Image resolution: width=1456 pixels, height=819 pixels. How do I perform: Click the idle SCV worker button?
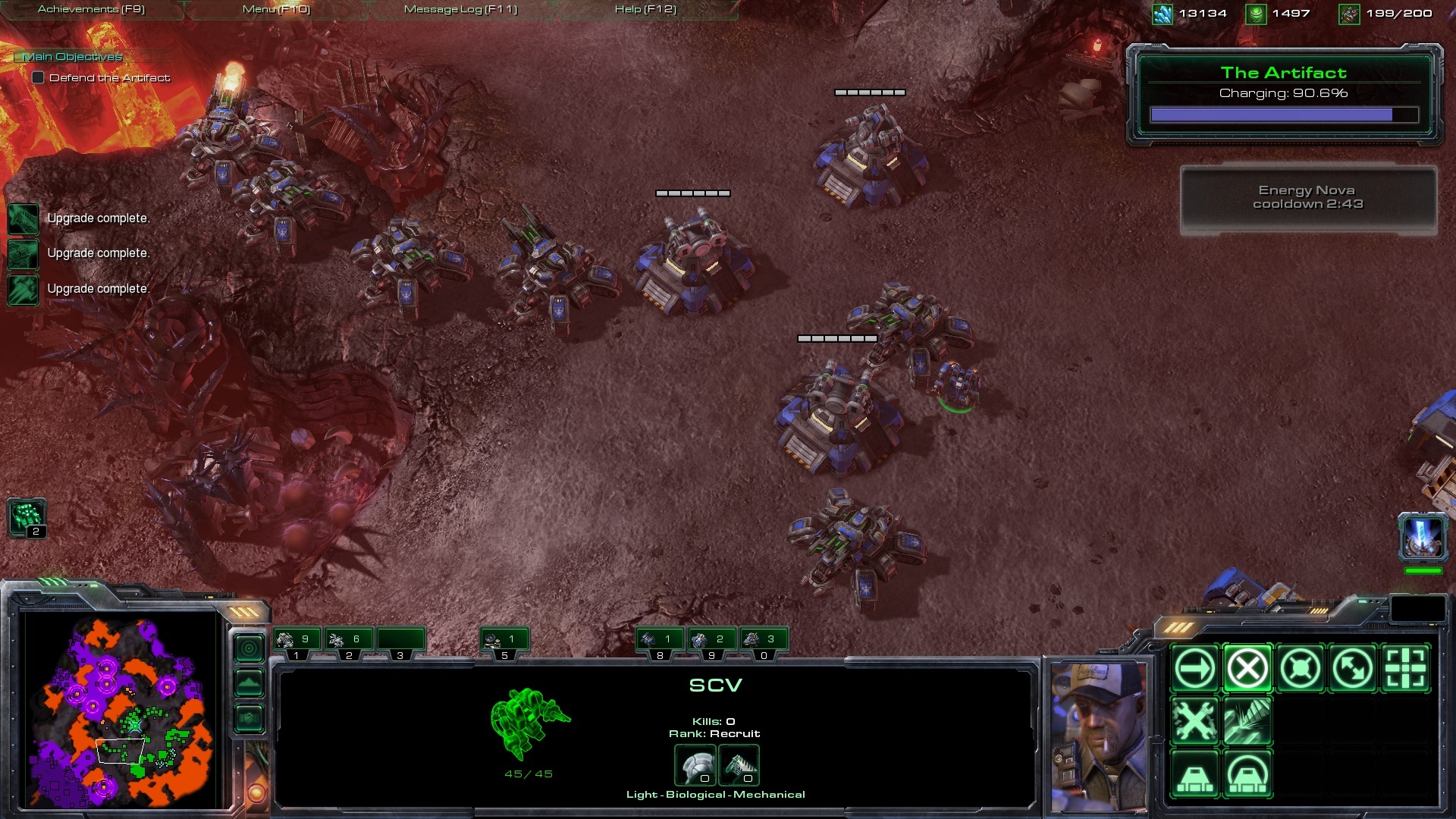[27, 517]
